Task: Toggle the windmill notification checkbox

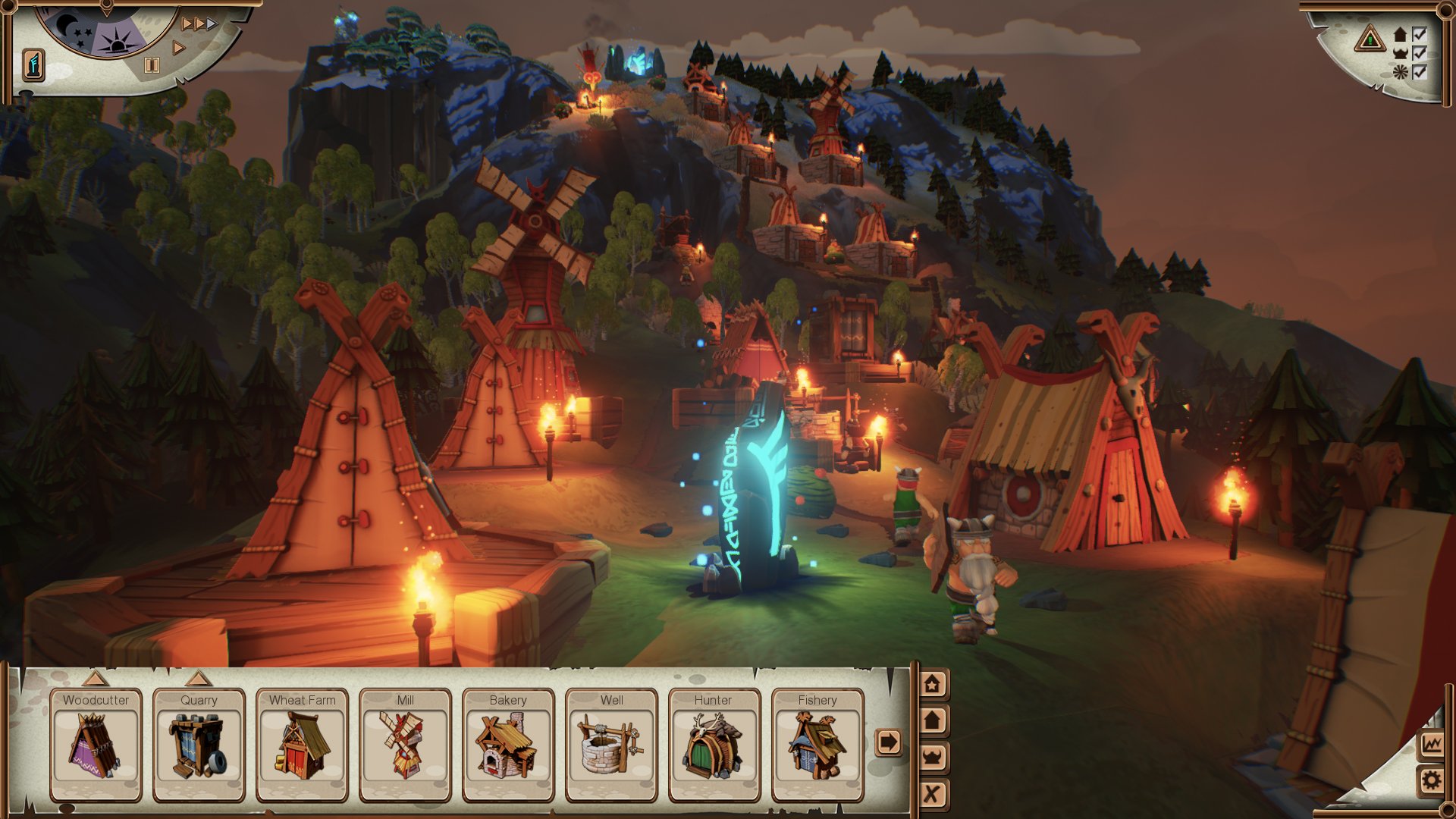Action: [1420, 73]
